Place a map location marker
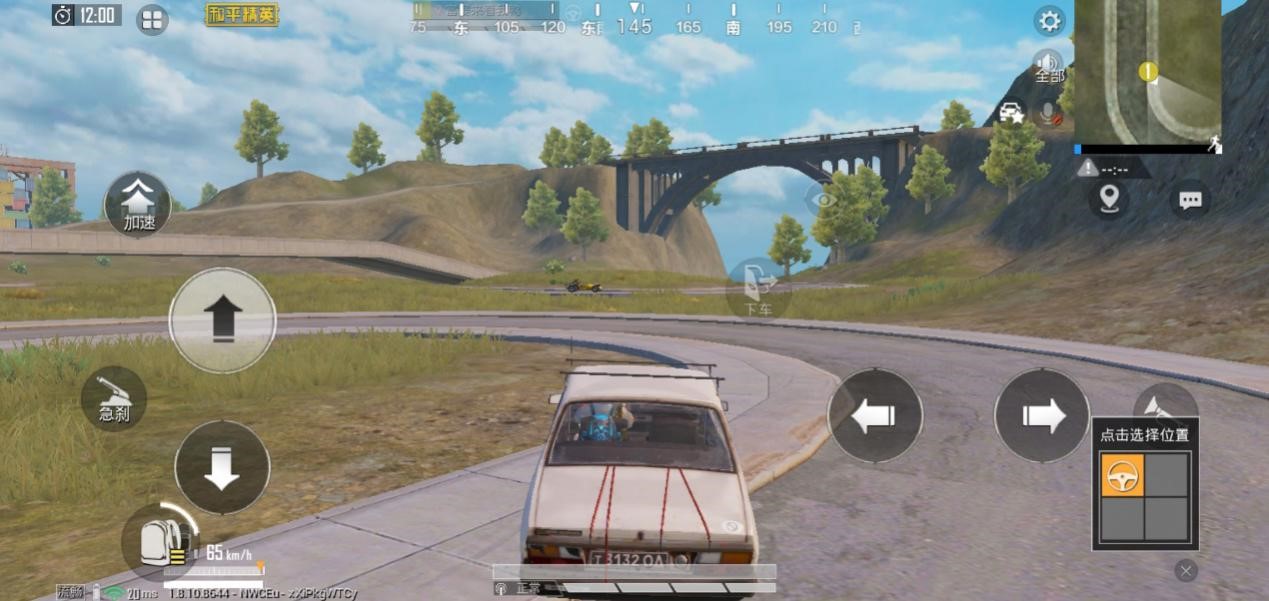The width and height of the screenshot is (1269, 601). pyautogui.click(x=1109, y=199)
